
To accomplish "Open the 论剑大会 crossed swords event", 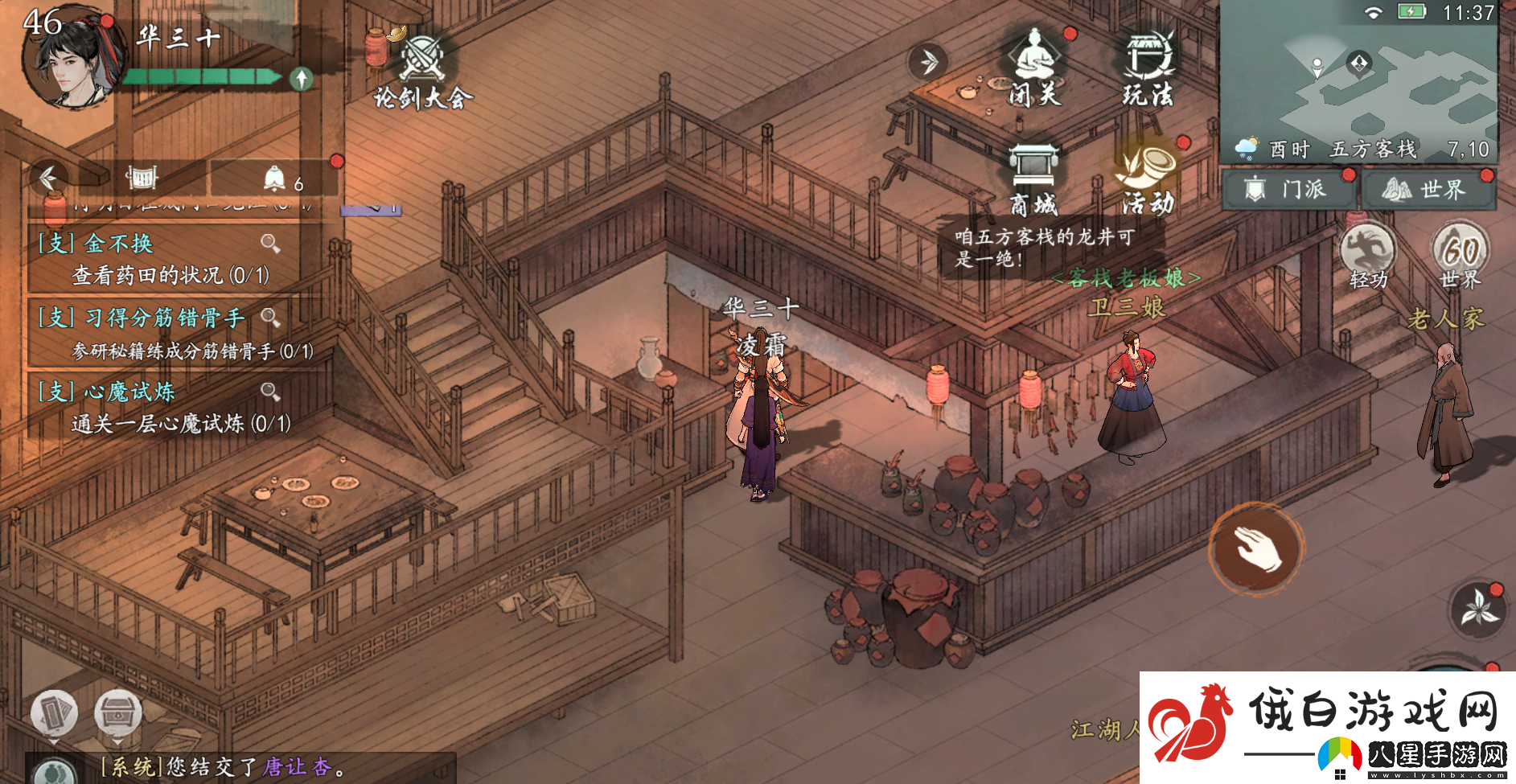I will (x=421, y=68).
